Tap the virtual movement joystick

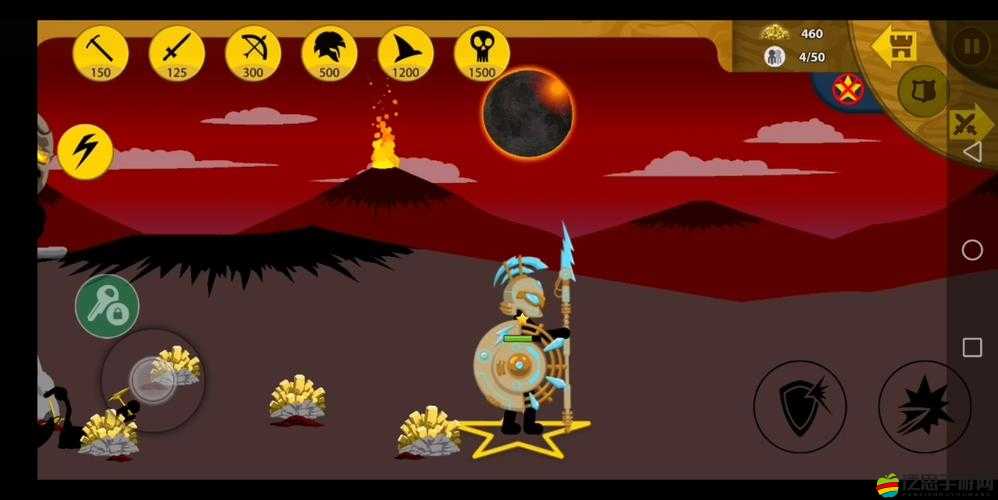[x=153, y=380]
